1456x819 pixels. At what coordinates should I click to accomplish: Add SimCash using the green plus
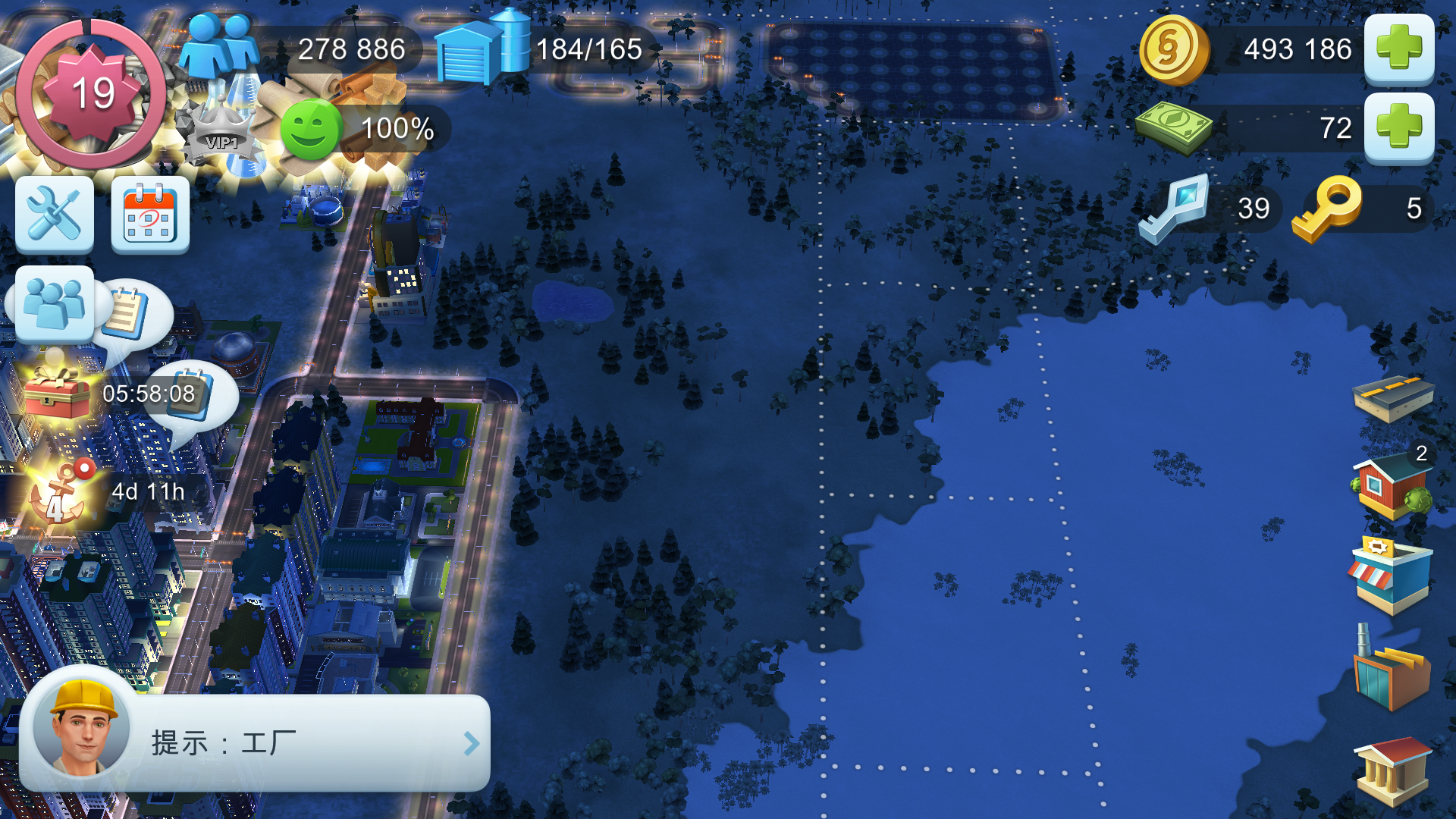coord(1398,127)
